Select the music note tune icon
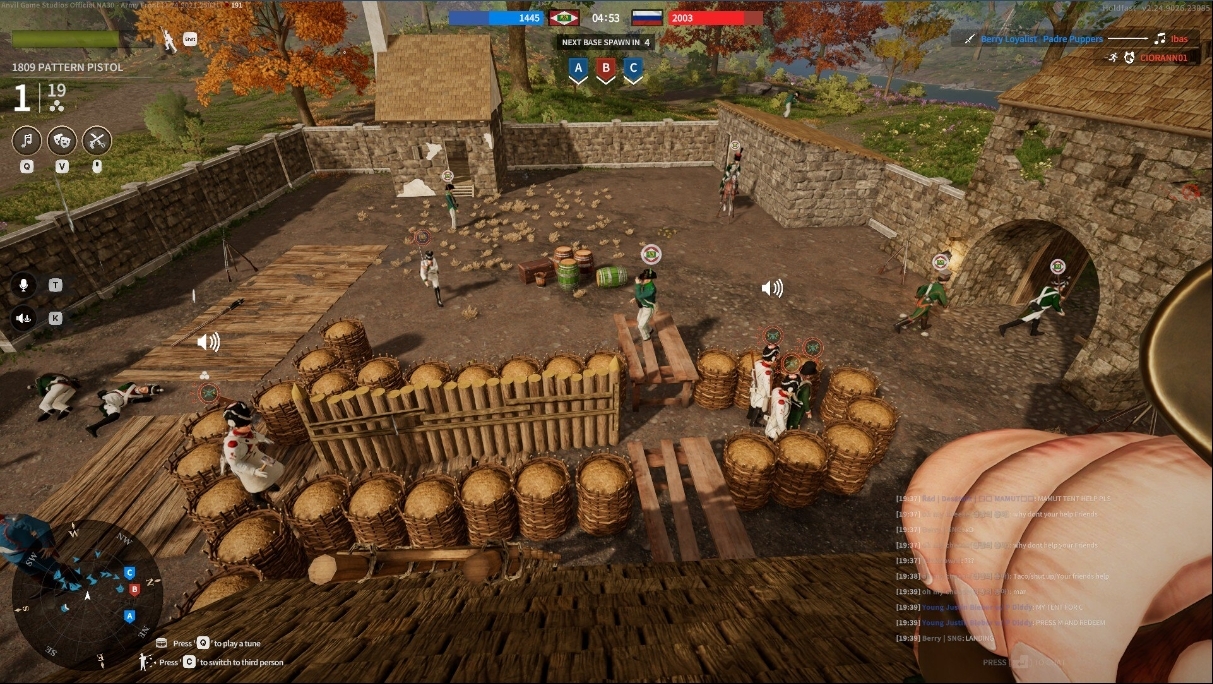1213x684 pixels. tap(27, 140)
